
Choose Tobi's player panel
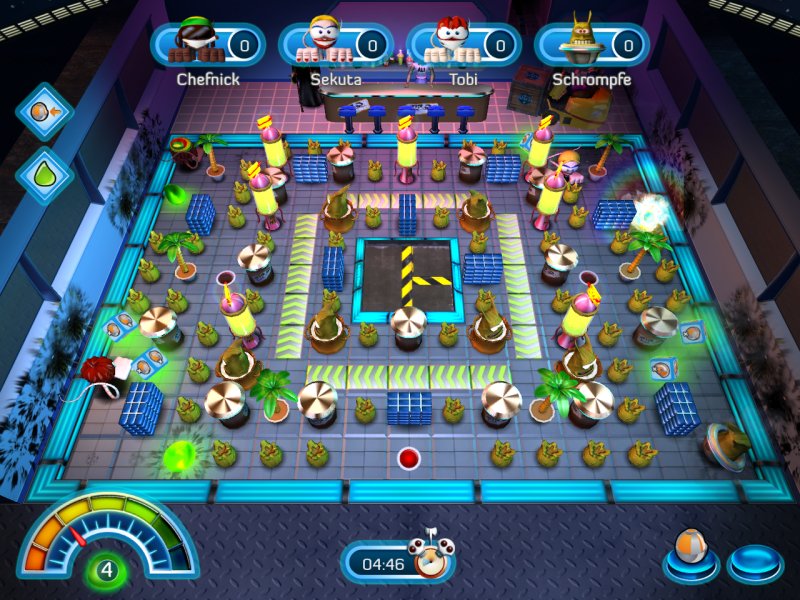point(463,45)
